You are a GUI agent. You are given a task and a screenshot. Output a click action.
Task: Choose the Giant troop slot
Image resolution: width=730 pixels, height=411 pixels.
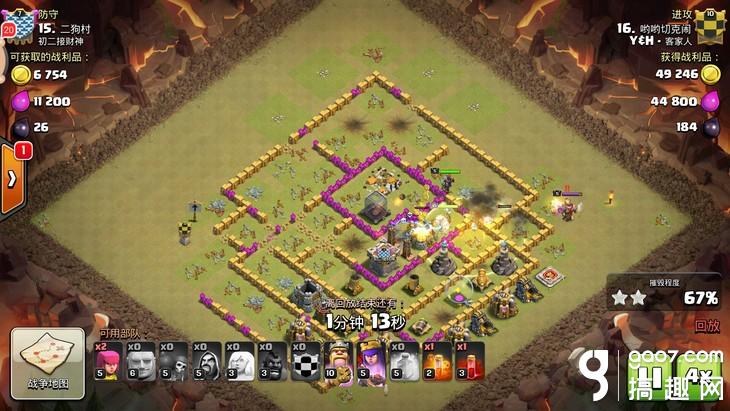[x=140, y=361]
